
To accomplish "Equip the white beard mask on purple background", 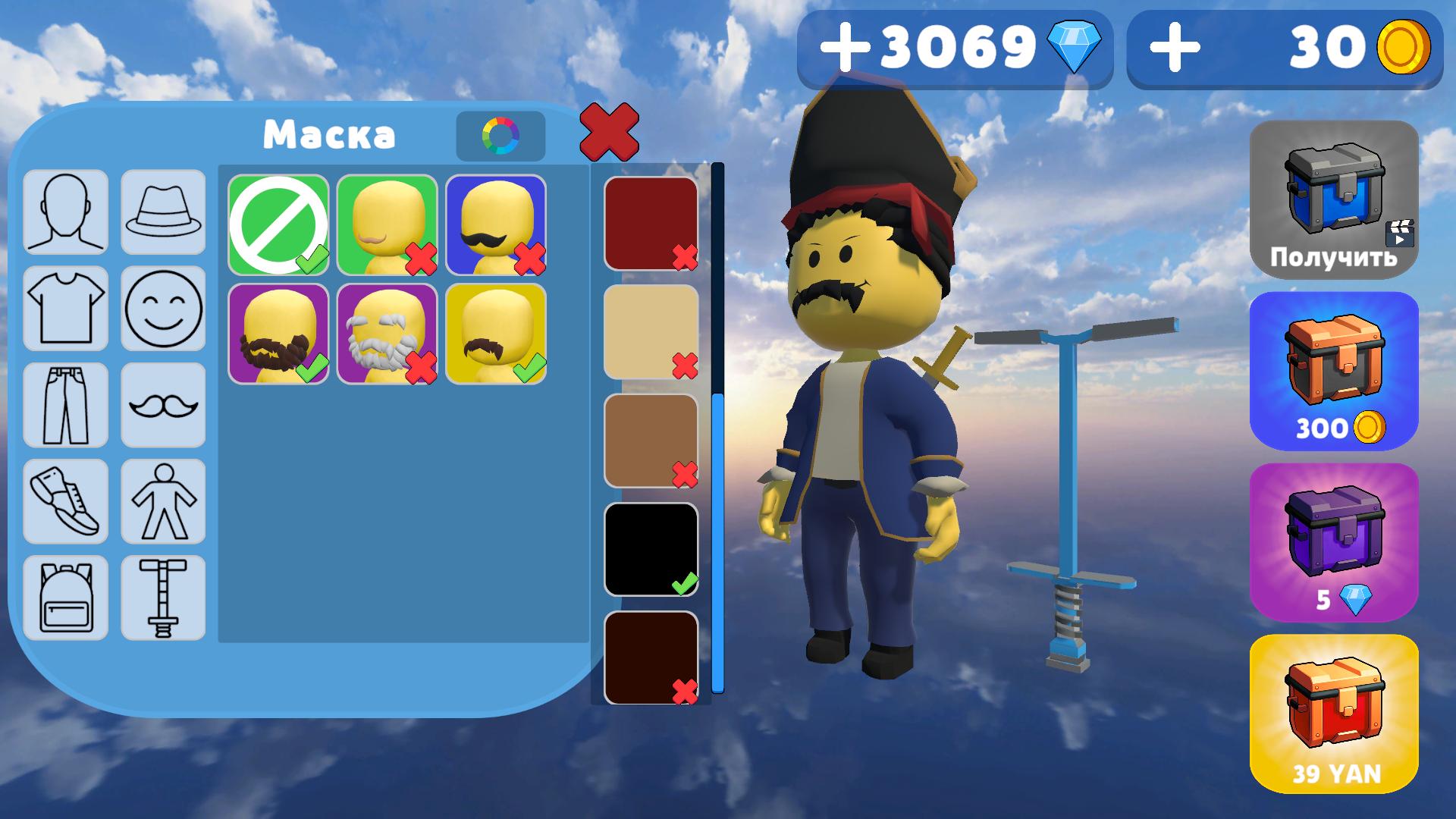I will 388,334.
